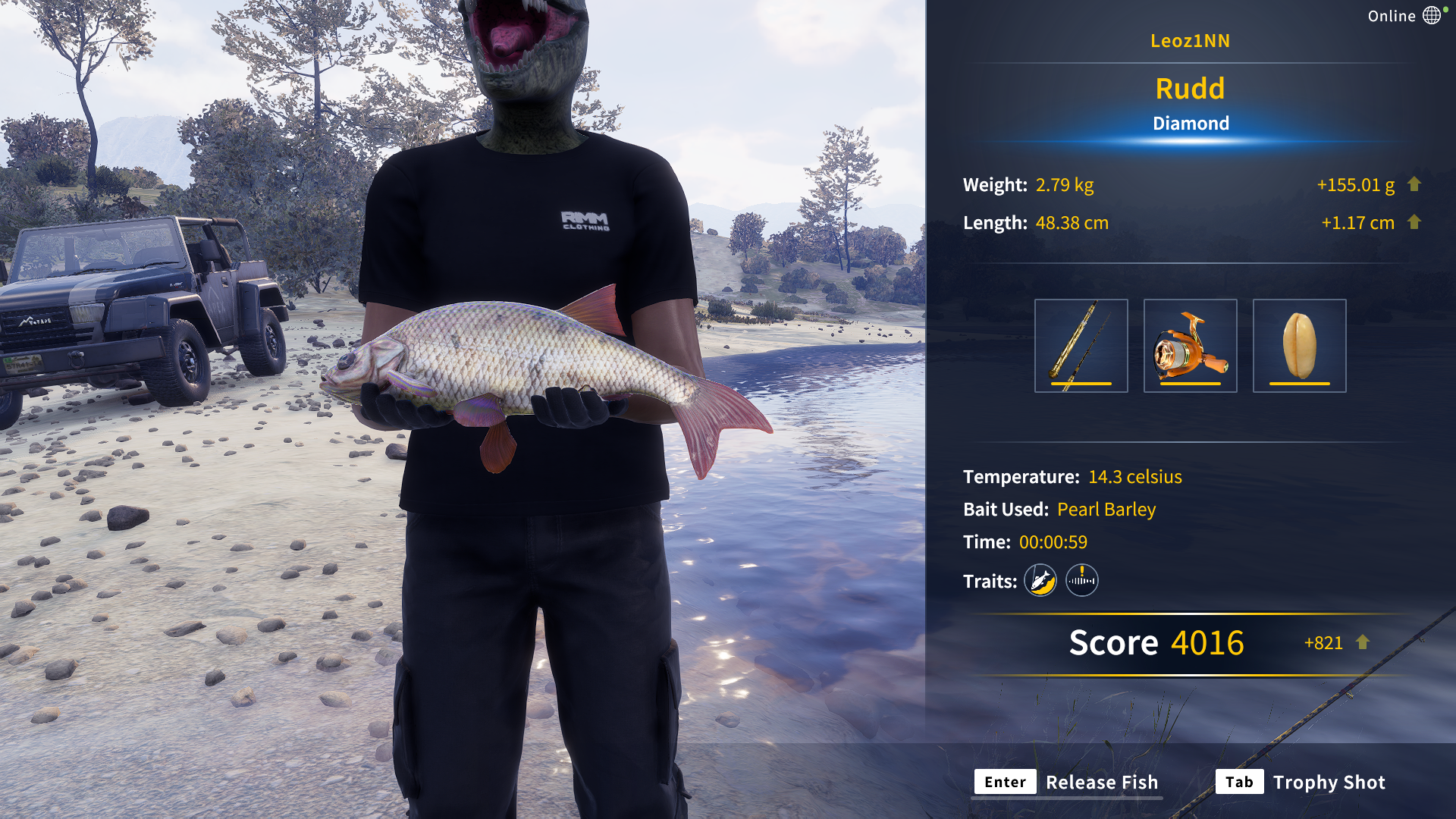Image resolution: width=1456 pixels, height=819 pixels.
Task: Click the weight increase arrow indicator
Action: click(1415, 184)
